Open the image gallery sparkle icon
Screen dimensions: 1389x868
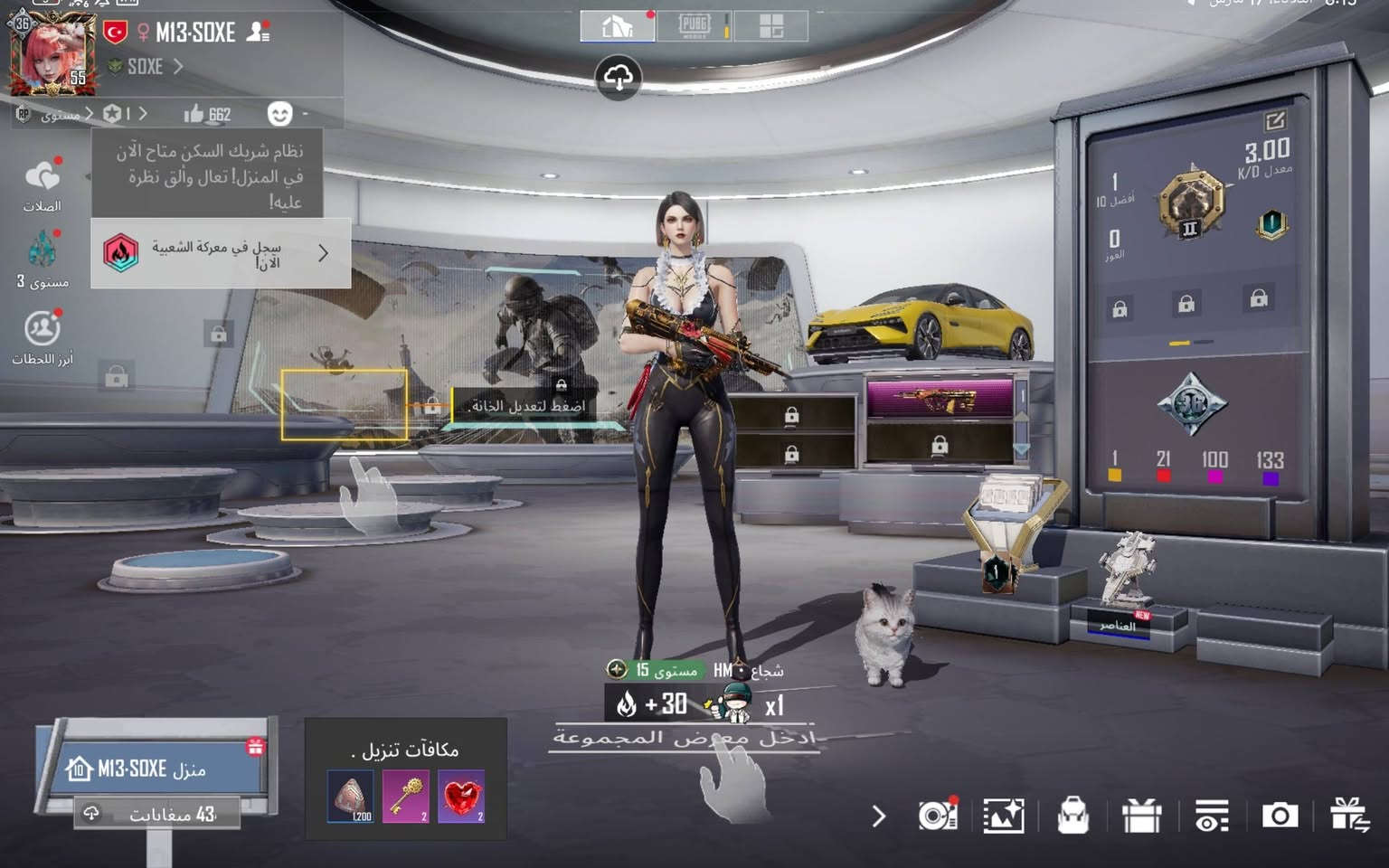point(1004,816)
